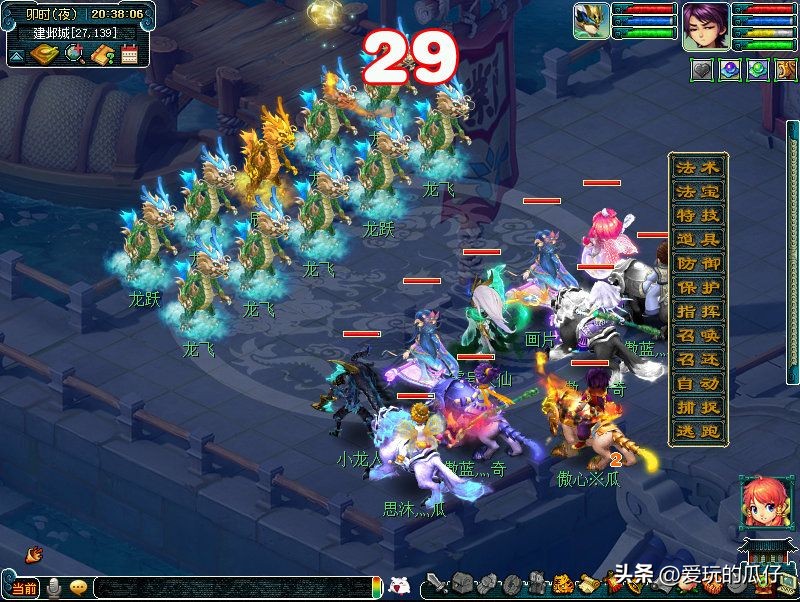This screenshot has width=800, height=602.
Task: Click the purple-haired character portrait
Action: [x=705, y=26]
